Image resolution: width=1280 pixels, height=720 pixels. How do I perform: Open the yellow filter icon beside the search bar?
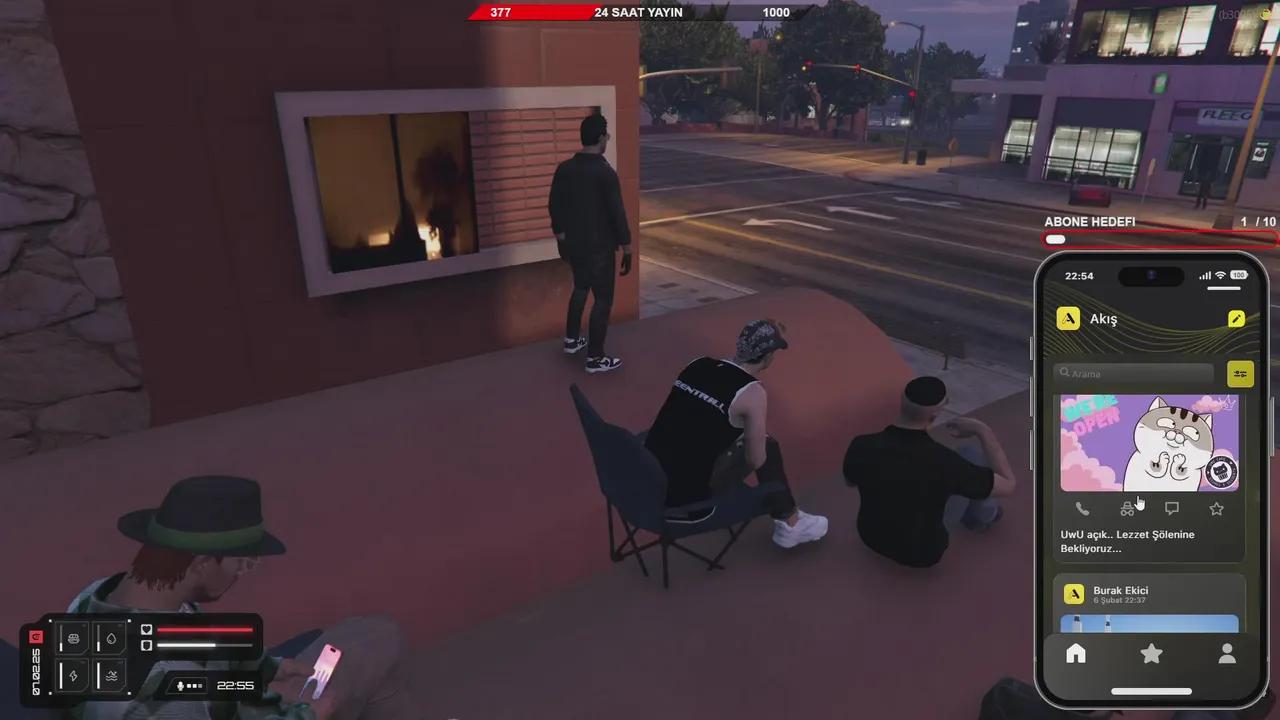pos(1240,373)
